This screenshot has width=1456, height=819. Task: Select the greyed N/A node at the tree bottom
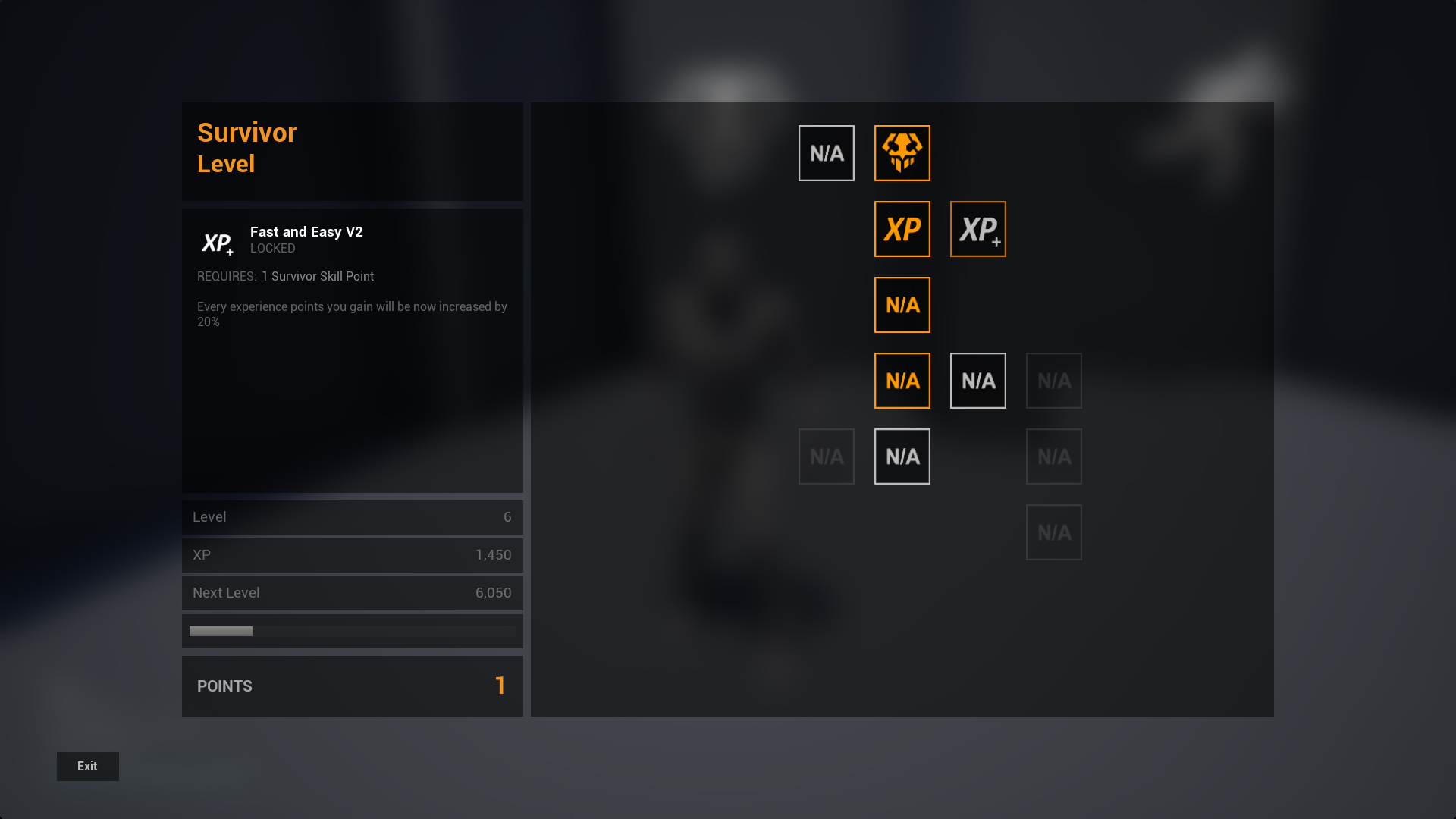click(1053, 532)
